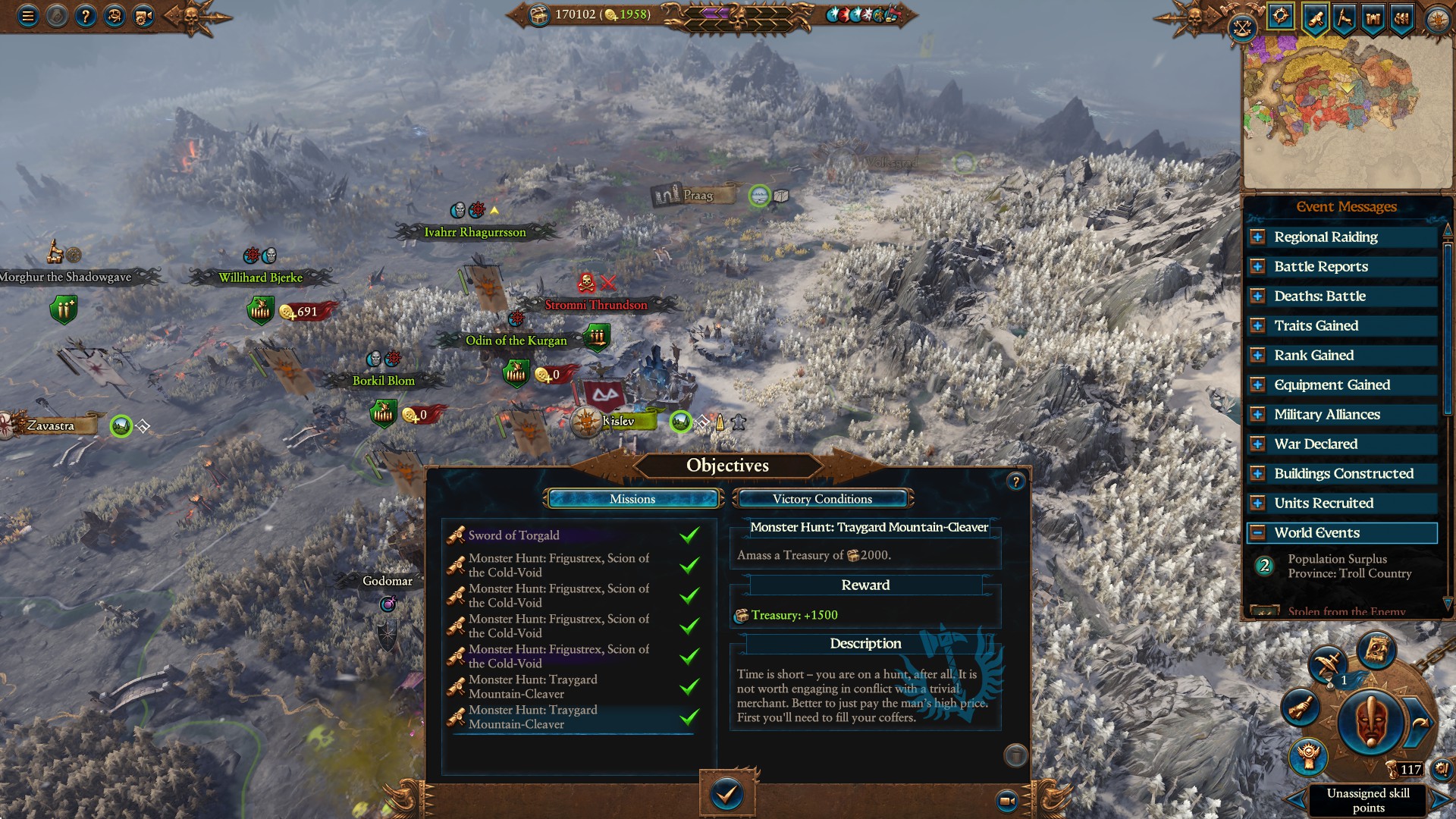Select the crossed-swords icon near the faction portrait

[1326, 664]
